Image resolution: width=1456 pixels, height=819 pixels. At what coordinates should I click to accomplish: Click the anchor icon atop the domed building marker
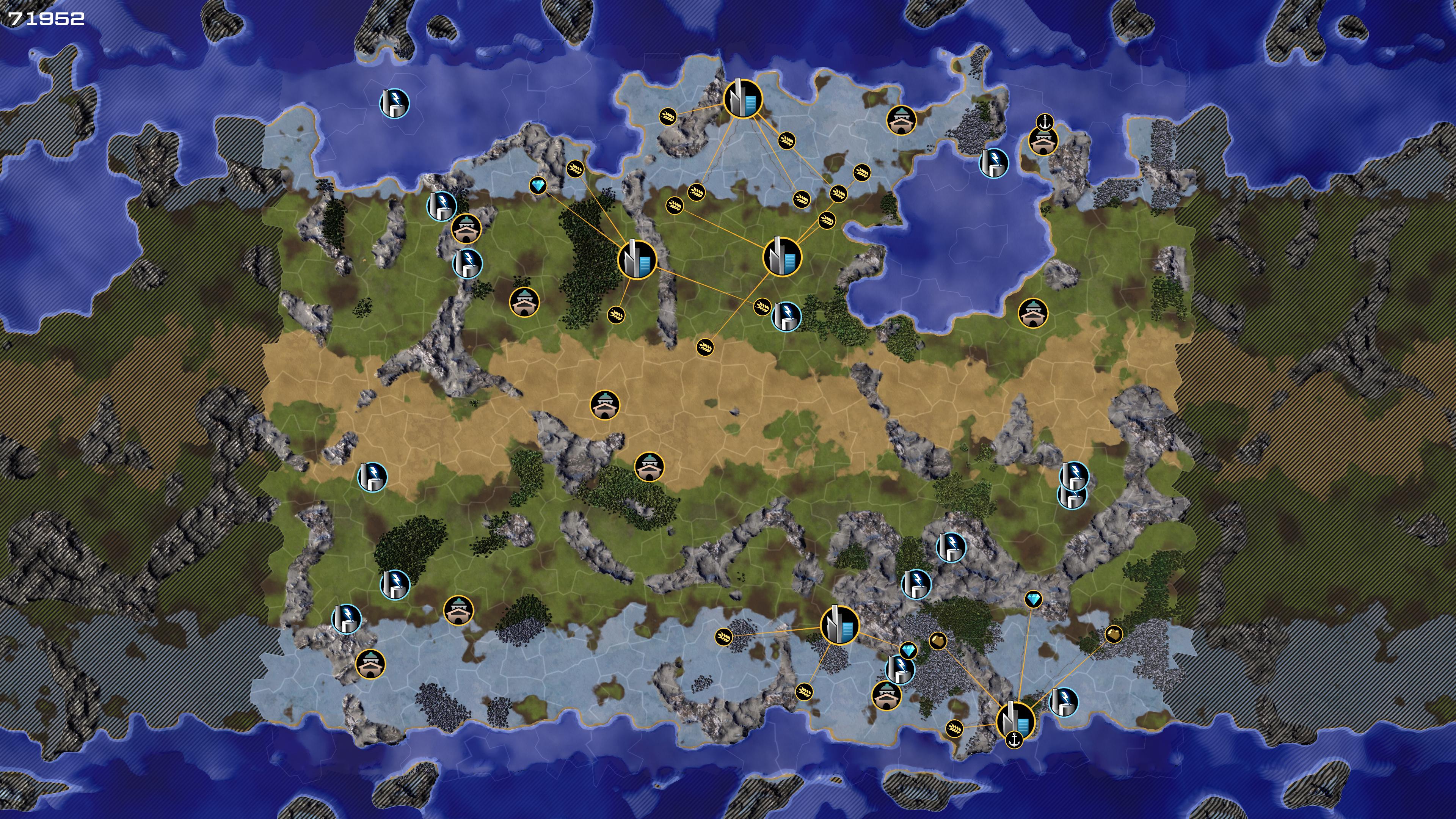click(x=1043, y=121)
